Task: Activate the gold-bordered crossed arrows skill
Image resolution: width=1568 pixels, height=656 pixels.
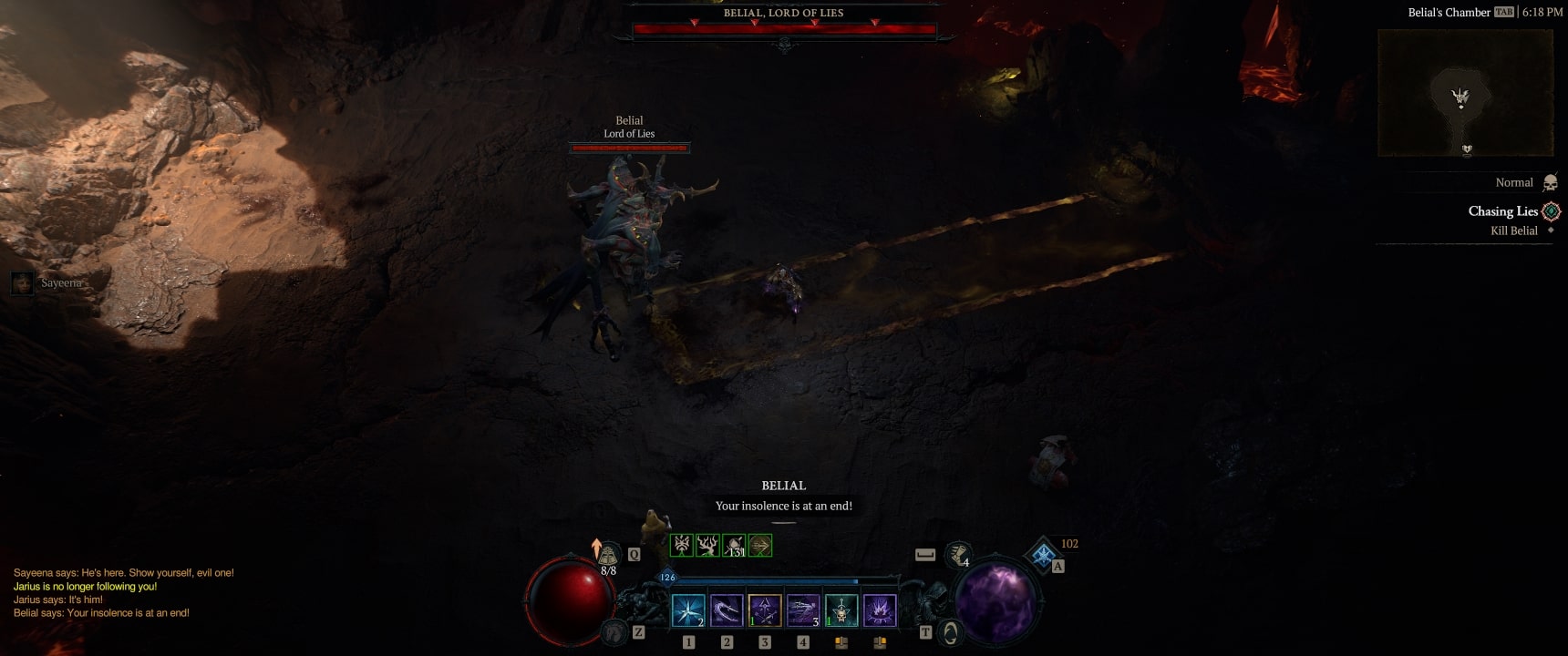Action: tap(765, 610)
